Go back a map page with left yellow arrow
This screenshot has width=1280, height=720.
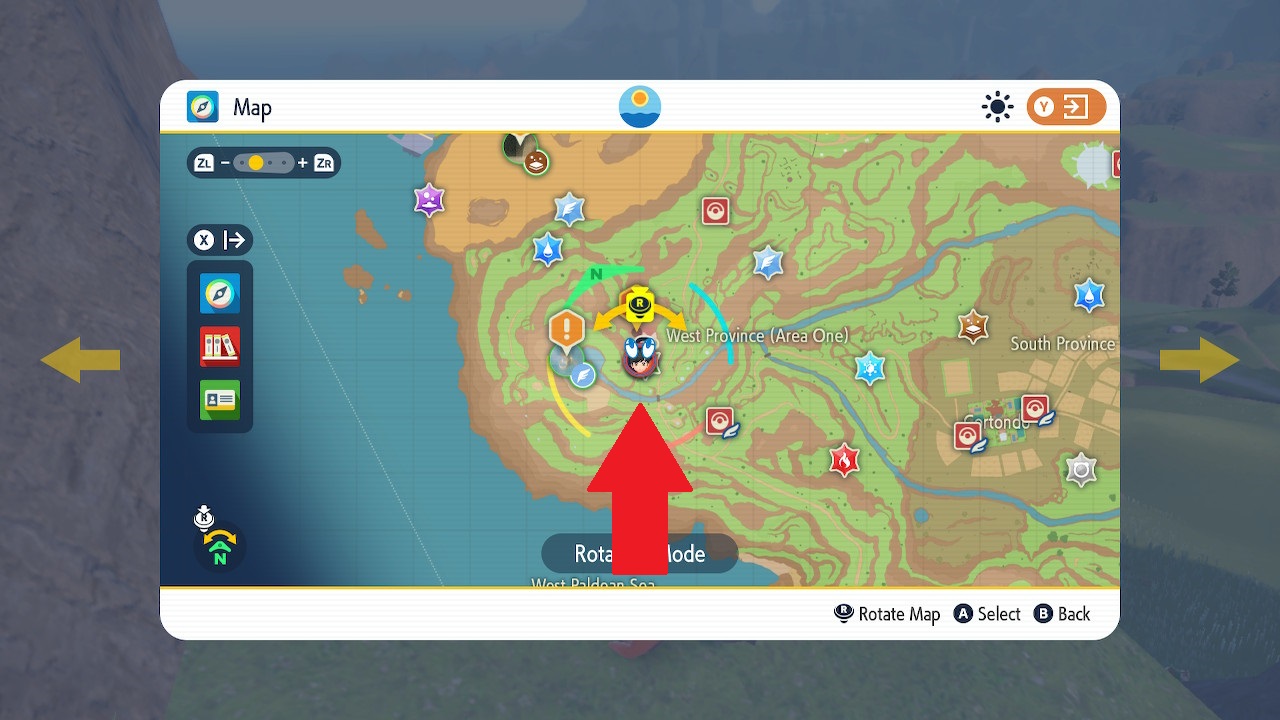80,360
